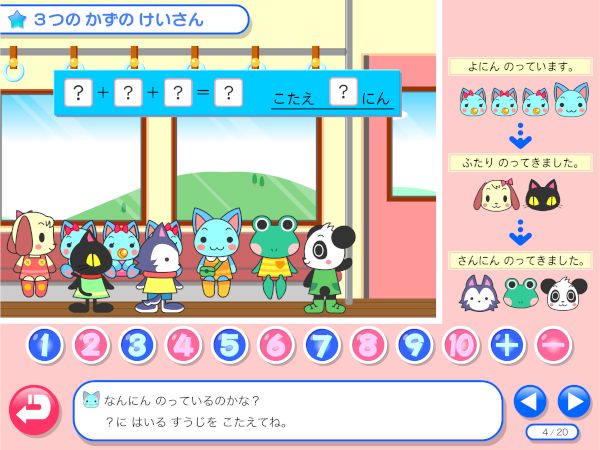Tap the blue number 3 button
This screenshot has height=450, width=600.
pyautogui.click(x=136, y=345)
